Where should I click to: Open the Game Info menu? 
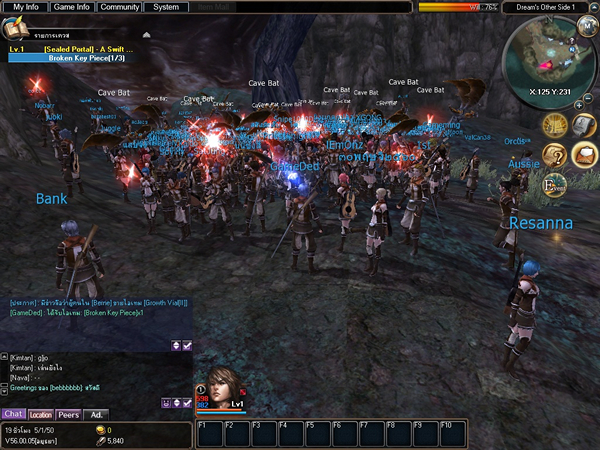72,7
